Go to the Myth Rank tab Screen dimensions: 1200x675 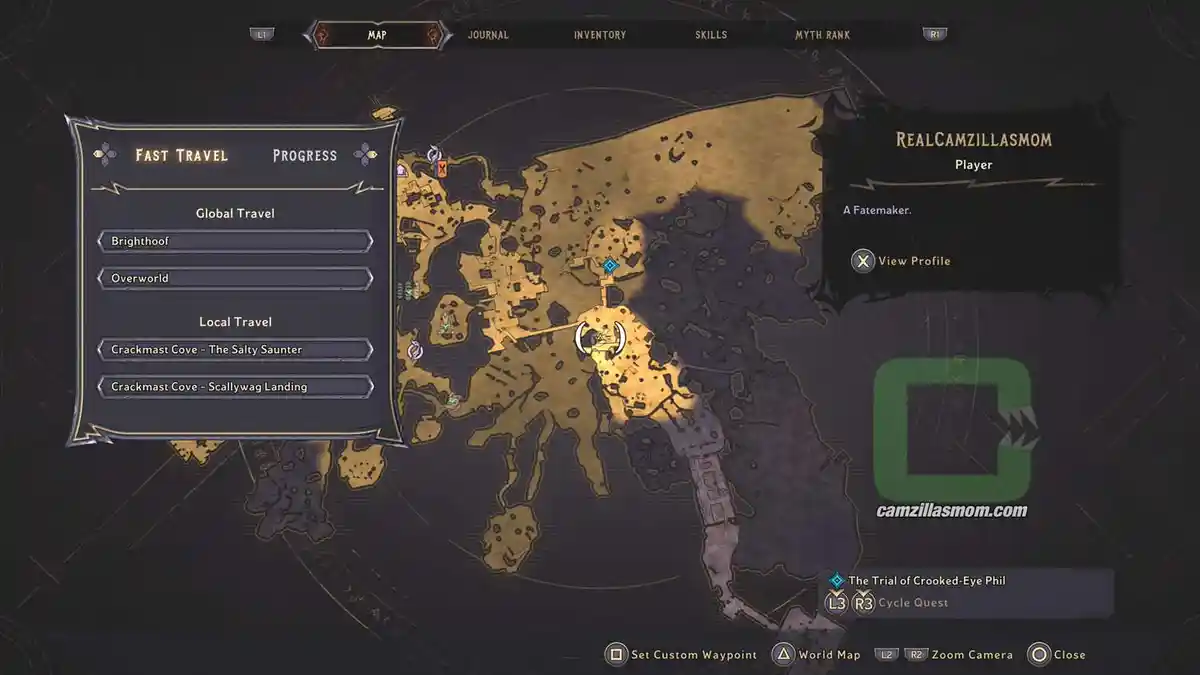[x=822, y=35]
